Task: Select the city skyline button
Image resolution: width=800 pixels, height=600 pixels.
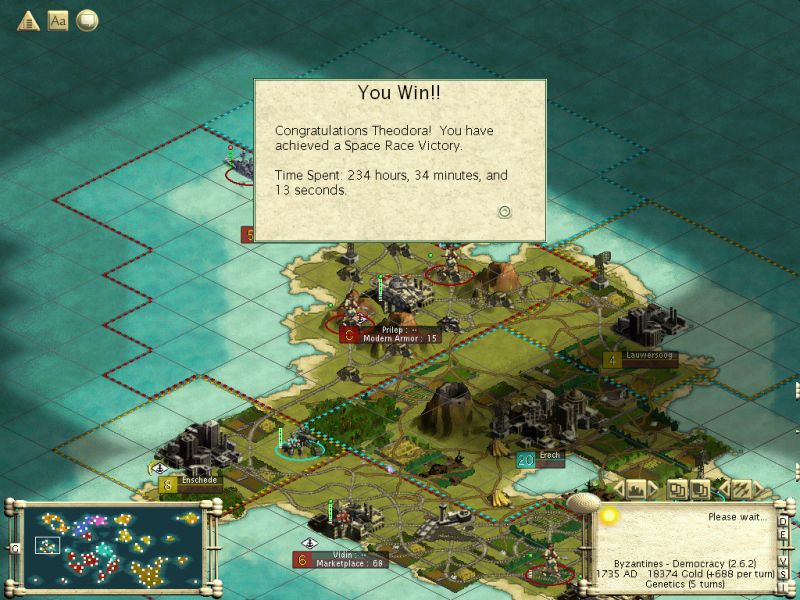Action: pos(637,489)
